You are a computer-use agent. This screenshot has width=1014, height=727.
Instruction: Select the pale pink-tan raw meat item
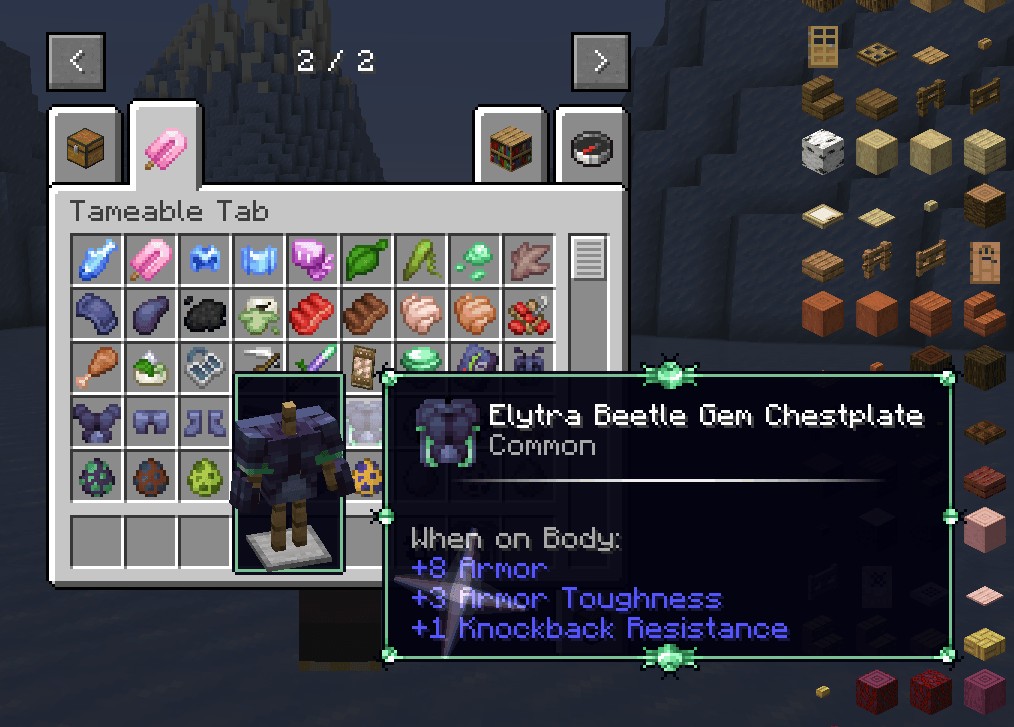(x=421, y=314)
